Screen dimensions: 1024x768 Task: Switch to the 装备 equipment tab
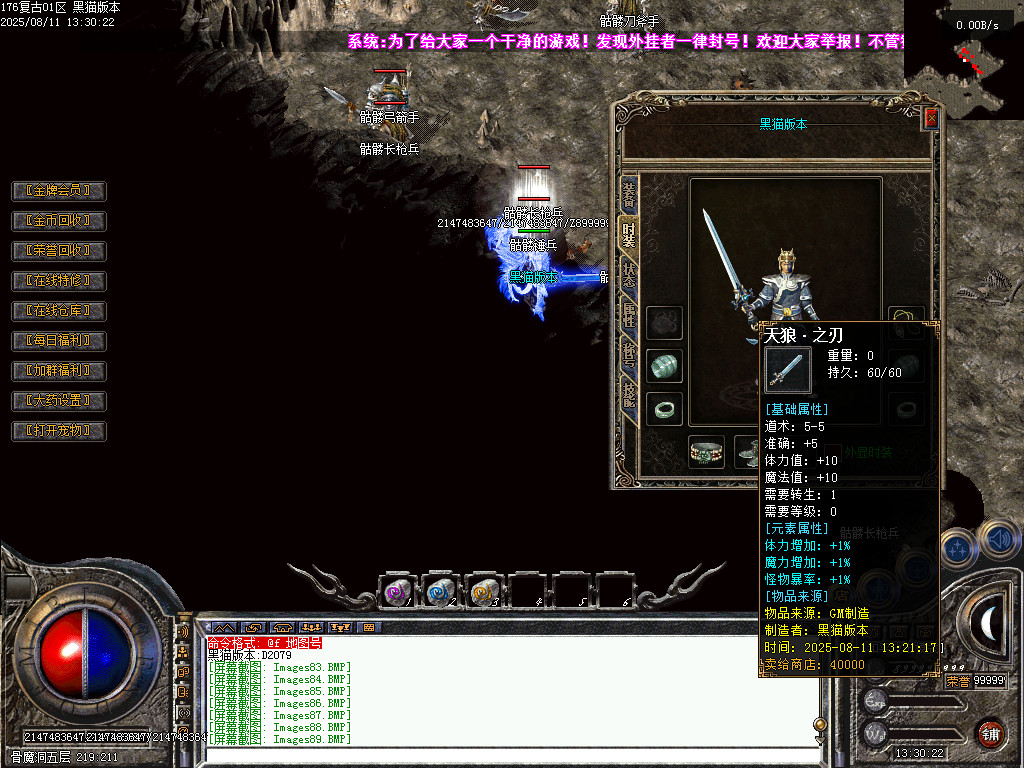coord(628,192)
